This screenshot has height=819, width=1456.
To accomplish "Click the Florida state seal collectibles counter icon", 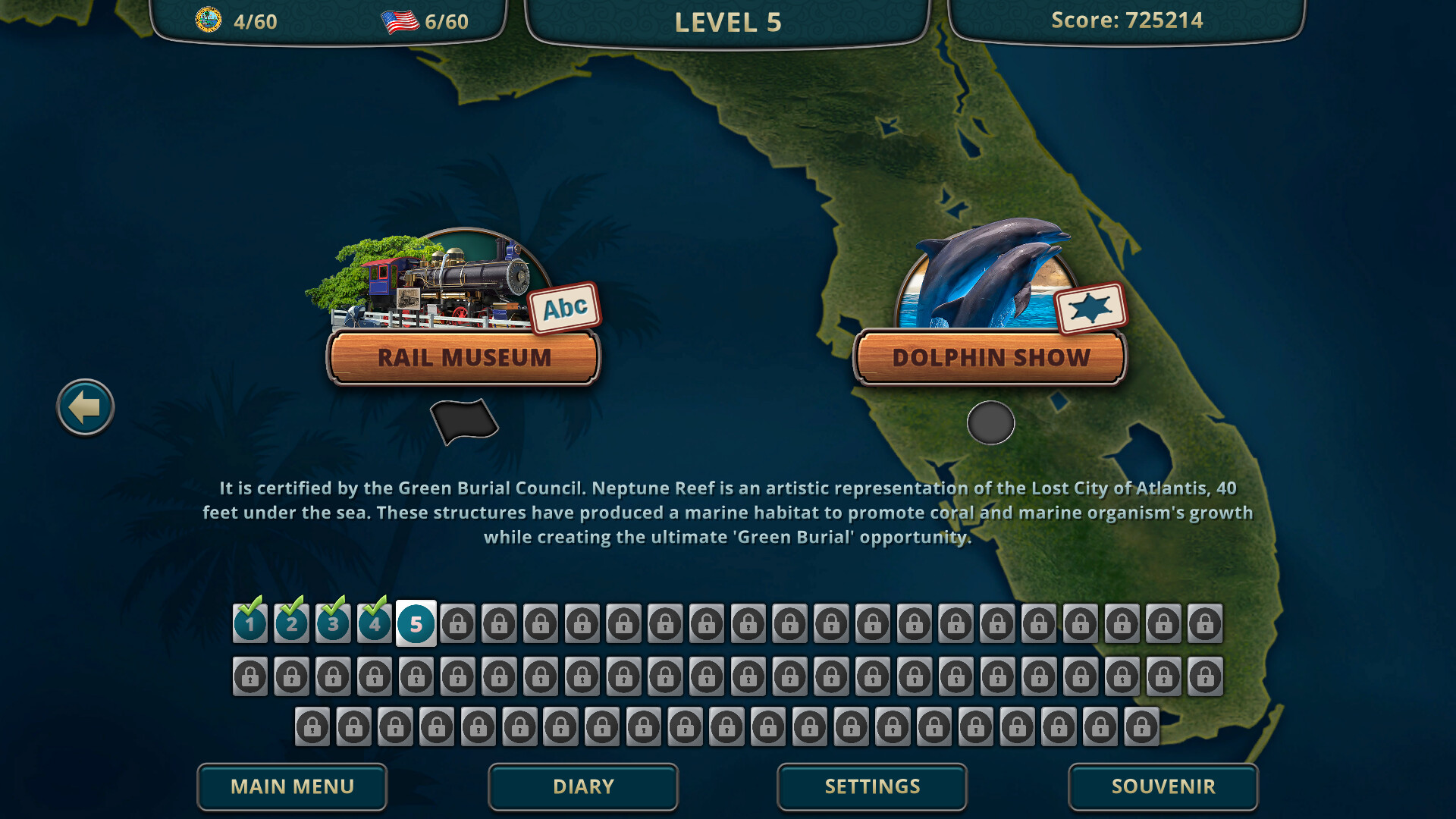I will (209, 18).
